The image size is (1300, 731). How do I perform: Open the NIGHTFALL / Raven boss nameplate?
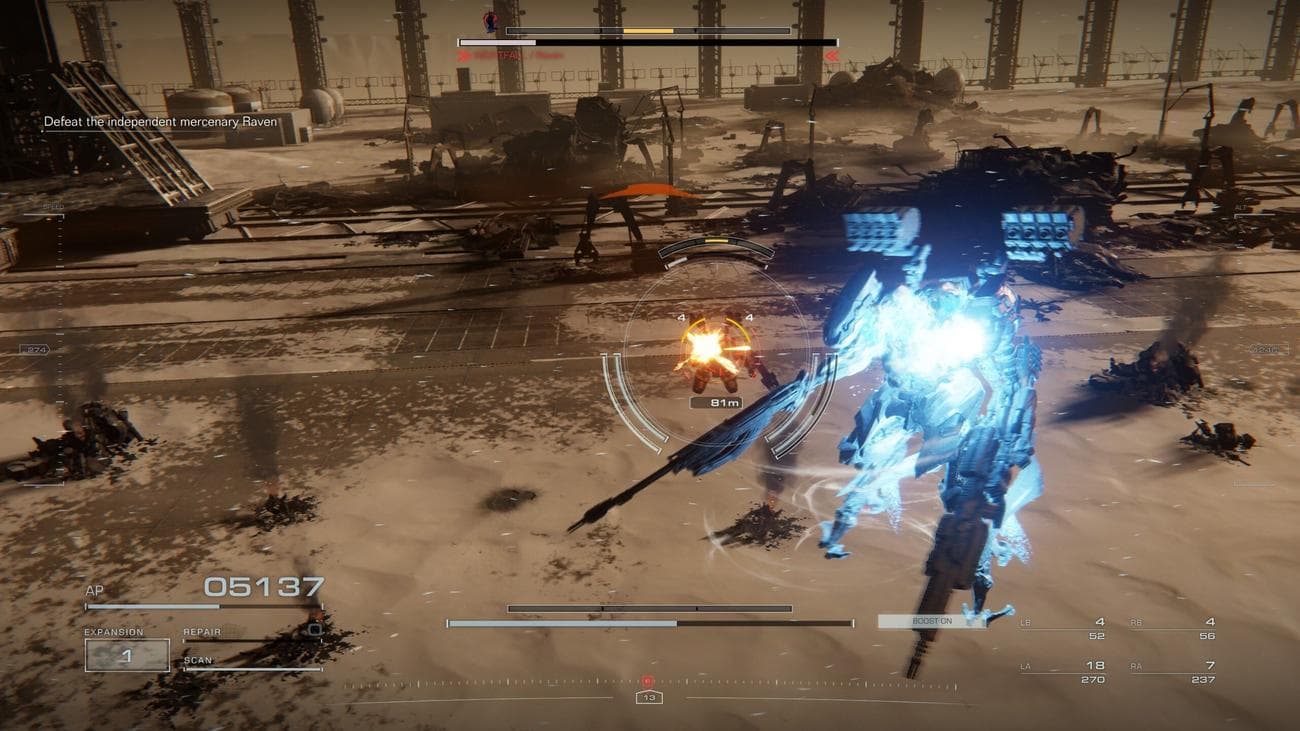click(512, 57)
